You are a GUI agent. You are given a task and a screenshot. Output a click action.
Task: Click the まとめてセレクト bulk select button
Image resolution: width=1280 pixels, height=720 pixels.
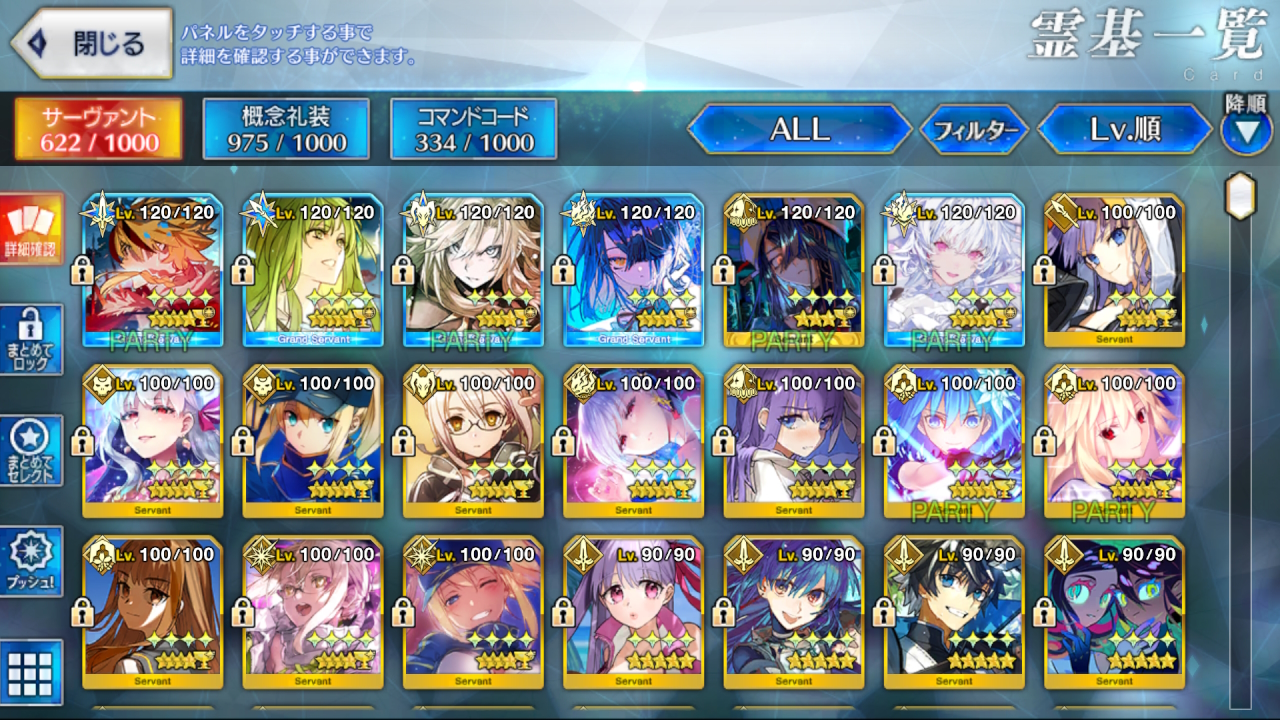[x=31, y=451]
